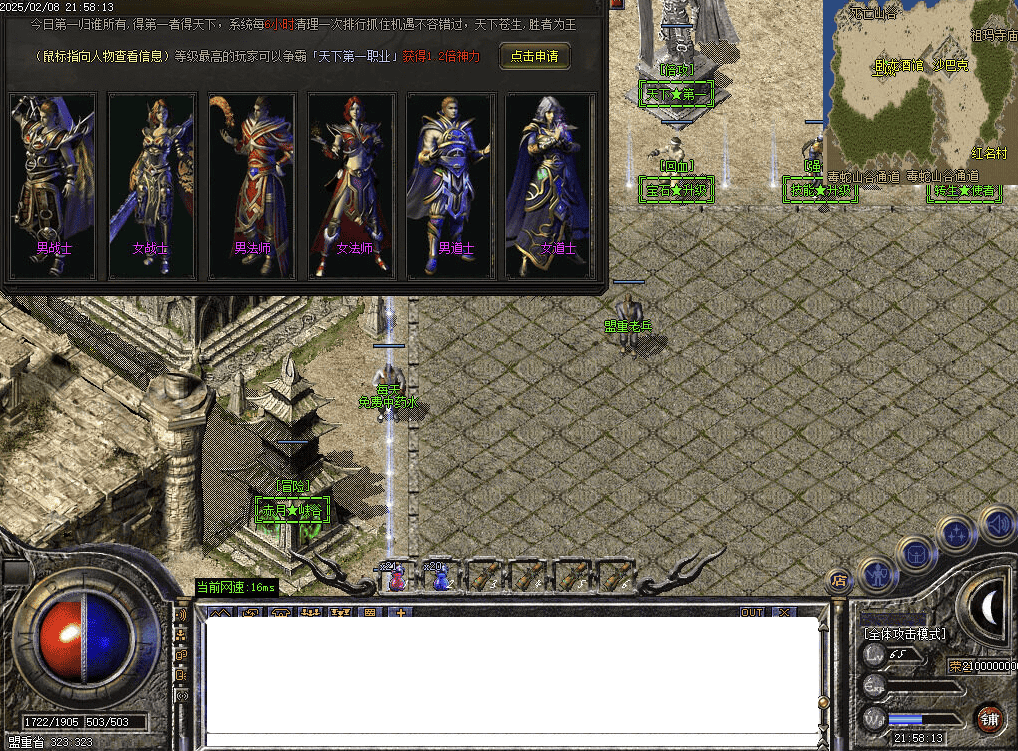Viewport: 1018px width, 751px height.
Task: Open the character equipment icon
Action: coord(877,575)
